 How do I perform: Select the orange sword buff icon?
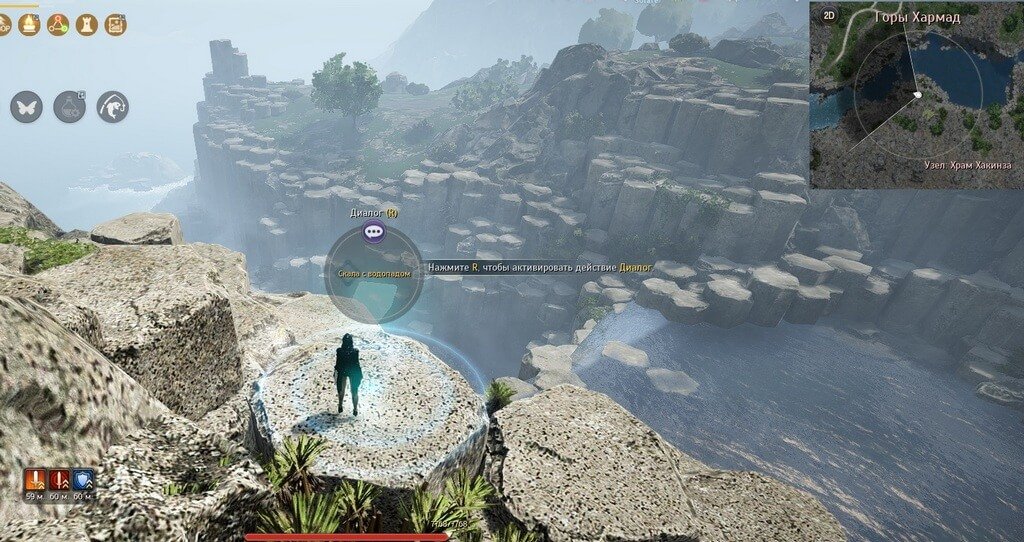pos(36,481)
